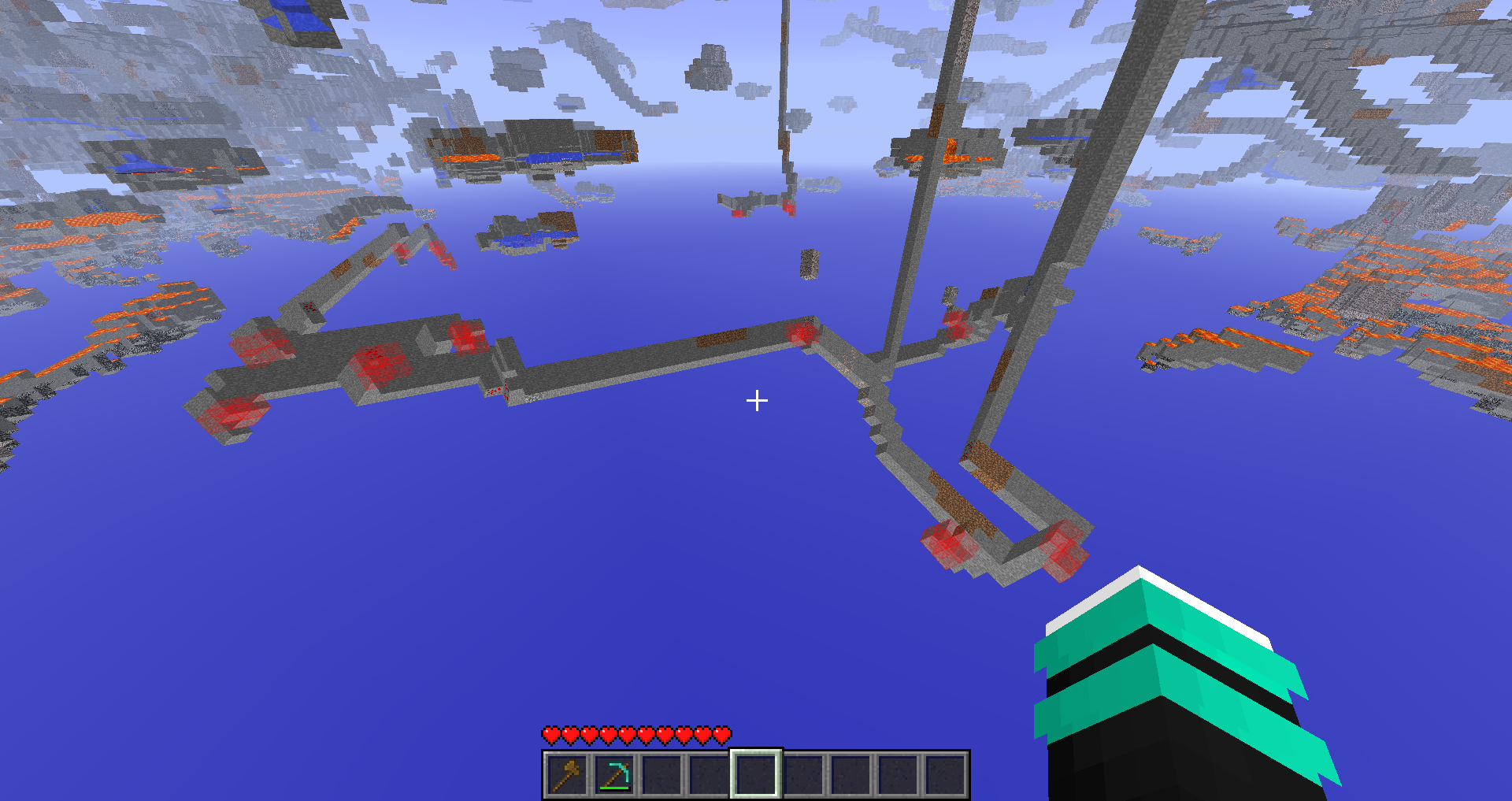This screenshot has height=801, width=1512.
Task: Choose the diamond pickaxe hotbar slot
Action: (x=614, y=775)
